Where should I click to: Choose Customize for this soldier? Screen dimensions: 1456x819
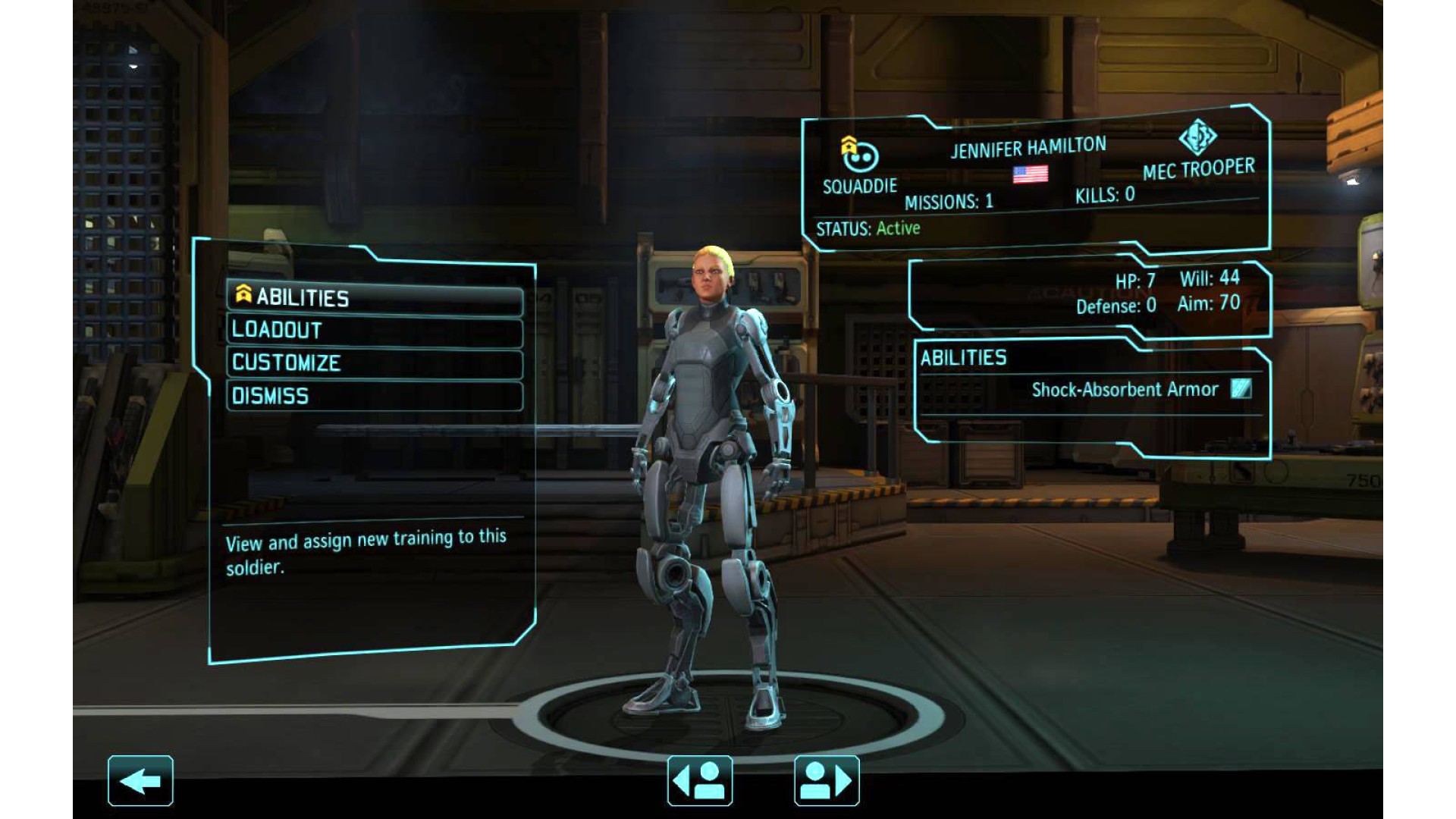click(x=375, y=364)
